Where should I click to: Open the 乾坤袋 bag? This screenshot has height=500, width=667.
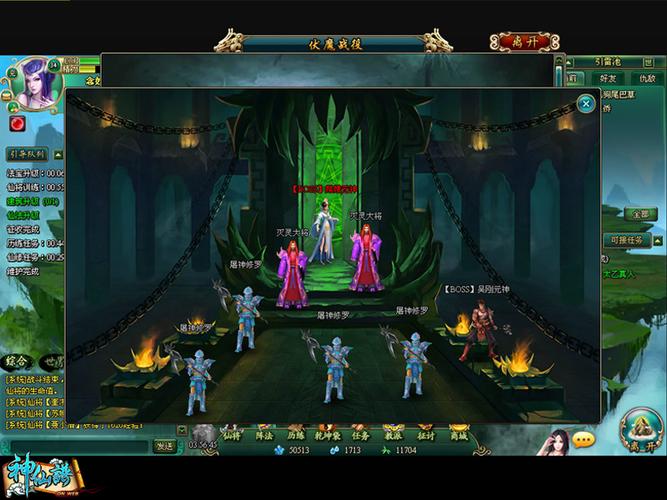pyautogui.click(x=328, y=435)
